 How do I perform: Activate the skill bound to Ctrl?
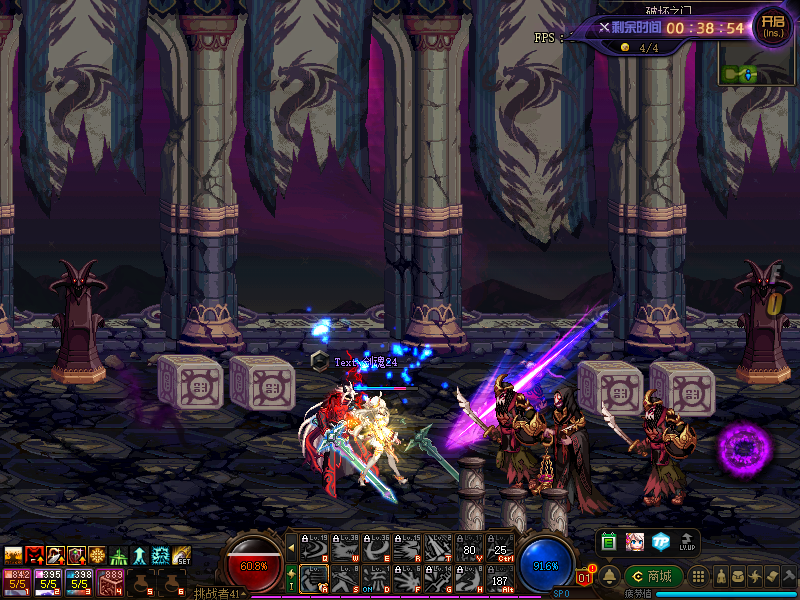click(500, 547)
